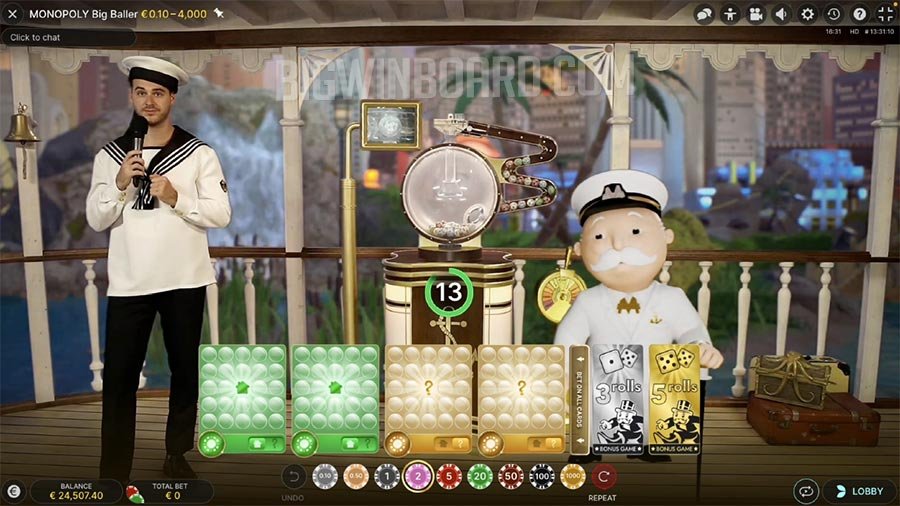The height and width of the screenshot is (506, 900).
Task: Click the chat input field
Action: click(x=68, y=37)
